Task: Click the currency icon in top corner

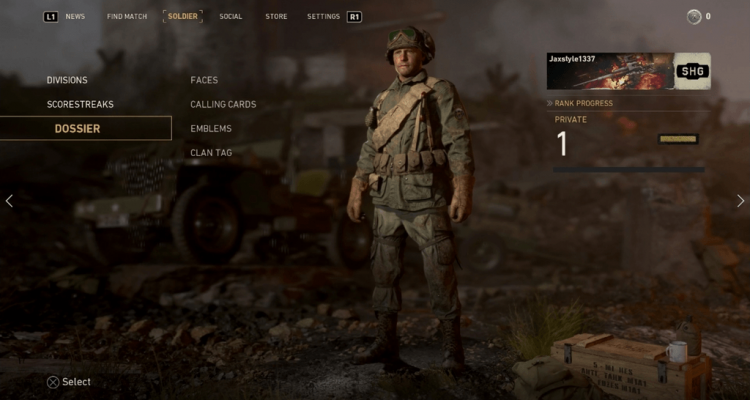Action: tap(694, 16)
